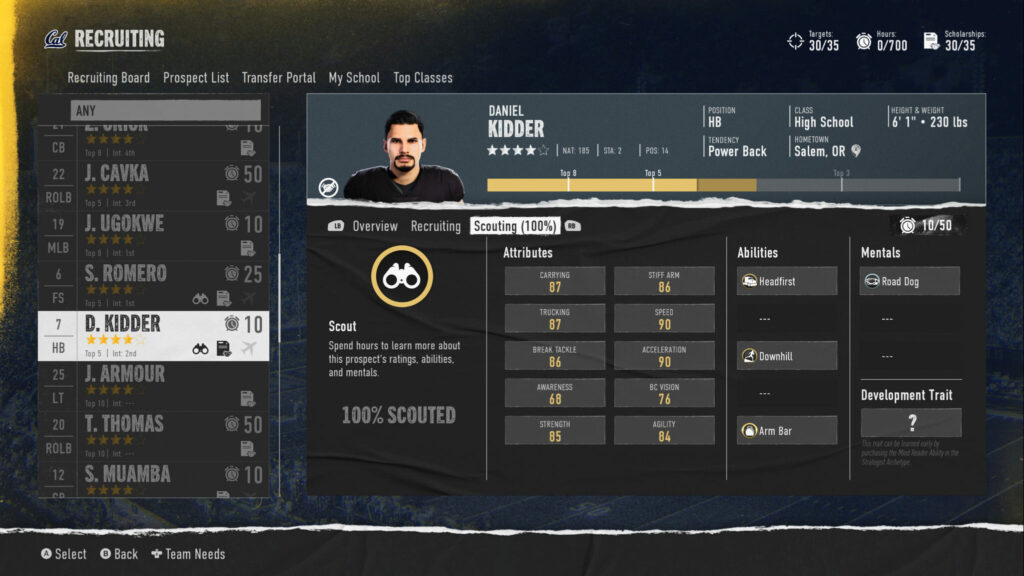Go to the My School tab

(x=354, y=78)
